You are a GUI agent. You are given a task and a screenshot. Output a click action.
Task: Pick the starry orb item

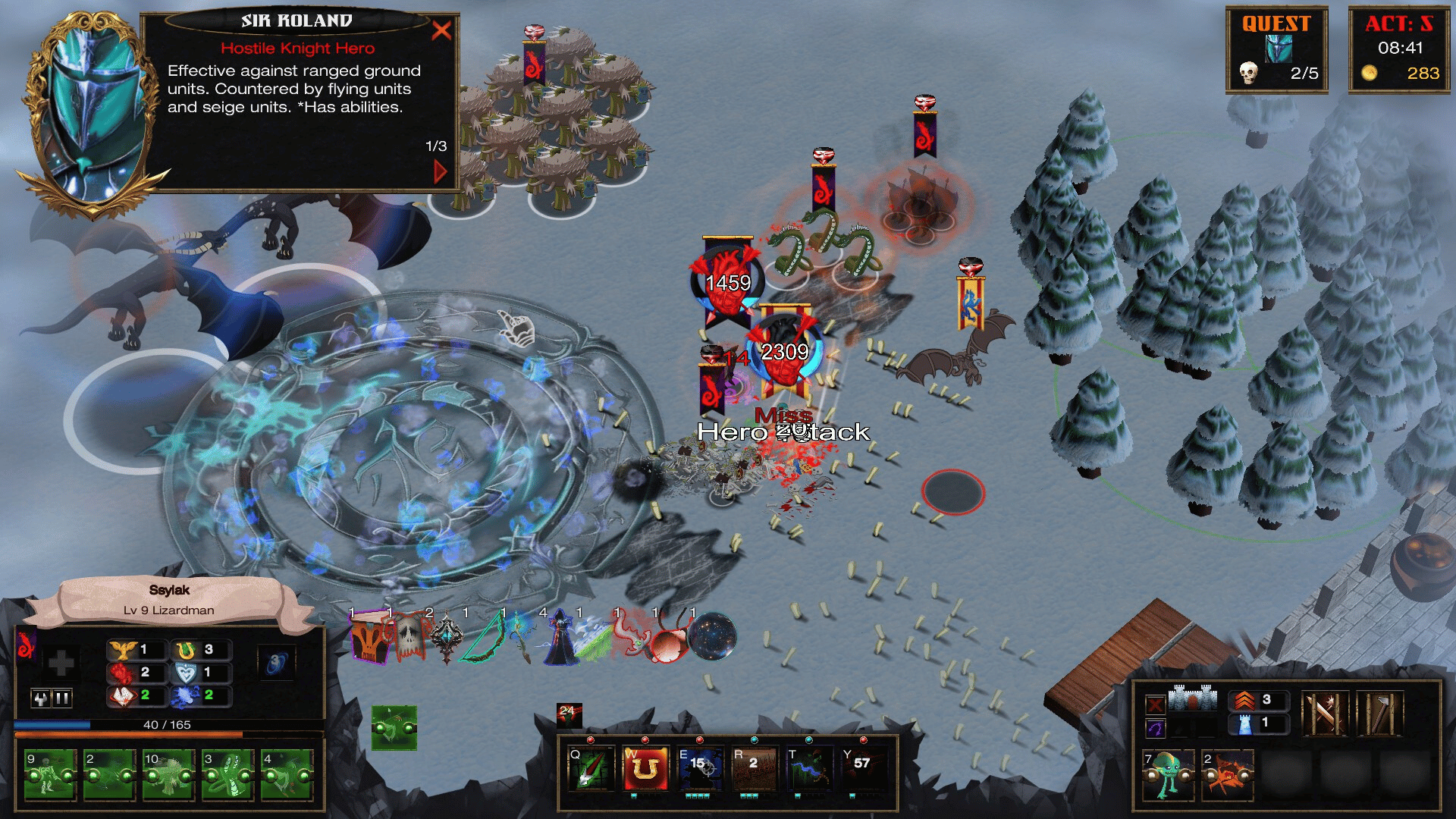(713, 637)
